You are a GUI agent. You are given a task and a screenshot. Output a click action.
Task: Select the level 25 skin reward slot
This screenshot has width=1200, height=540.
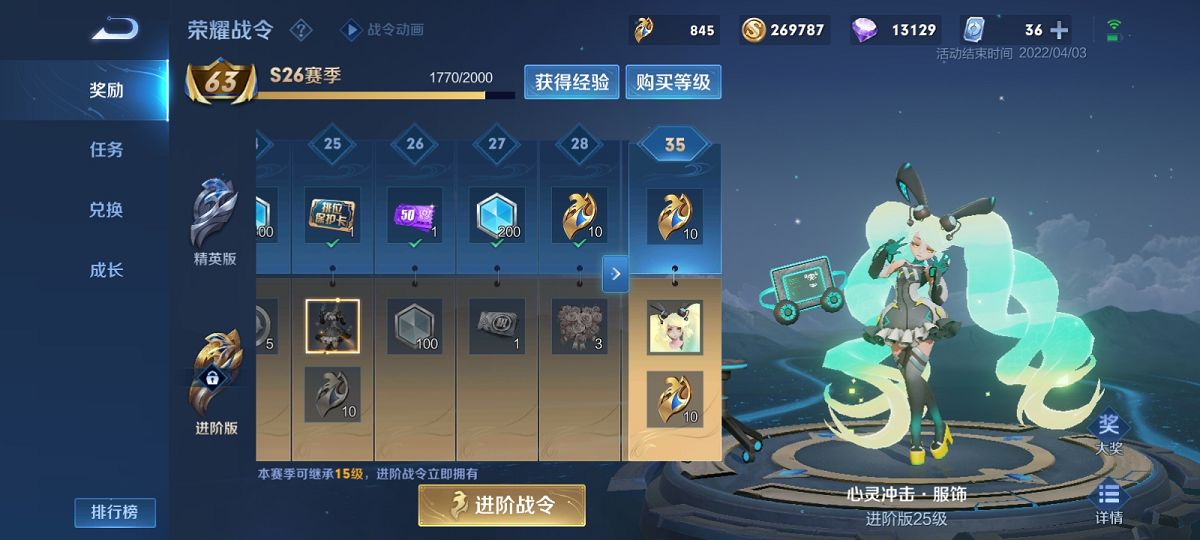click(x=332, y=326)
